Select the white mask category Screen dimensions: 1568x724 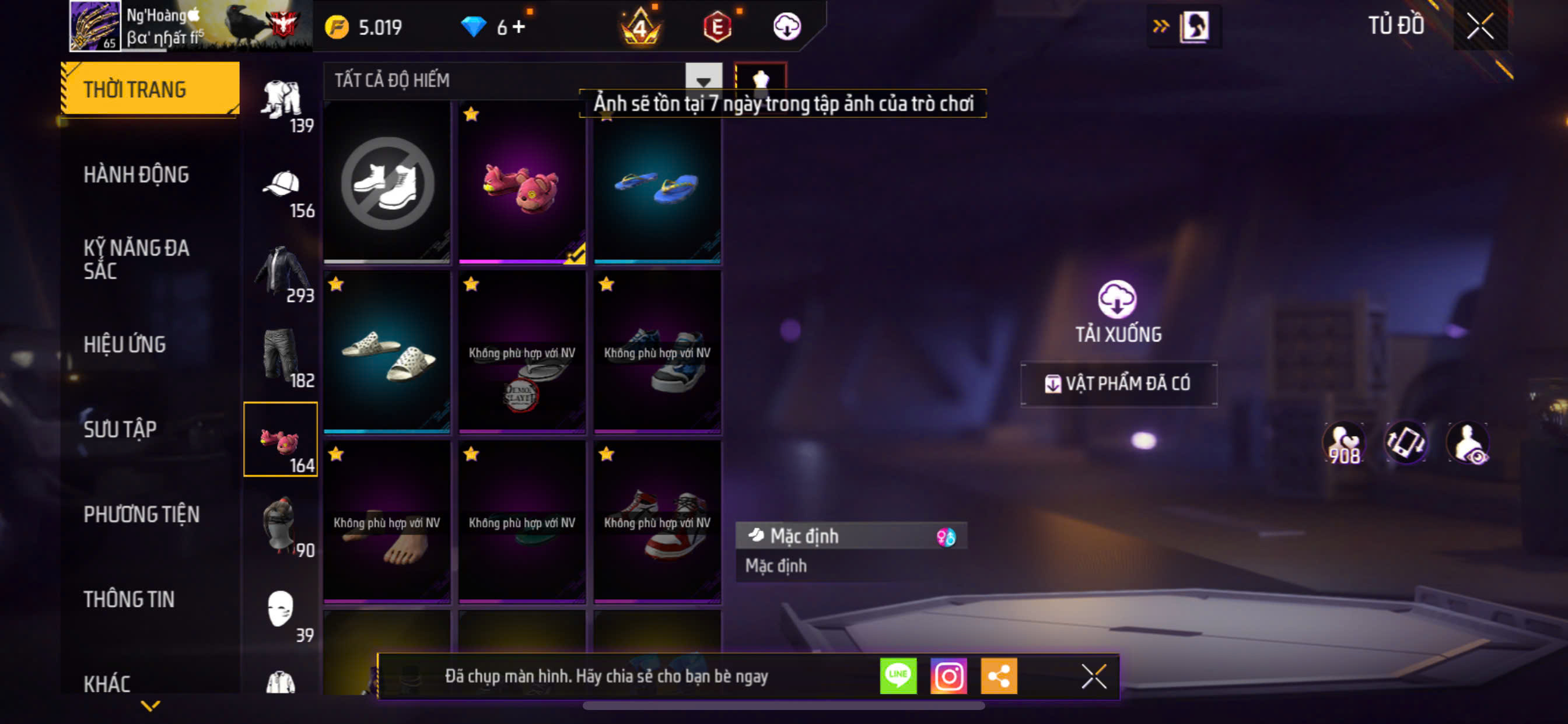tap(281, 610)
